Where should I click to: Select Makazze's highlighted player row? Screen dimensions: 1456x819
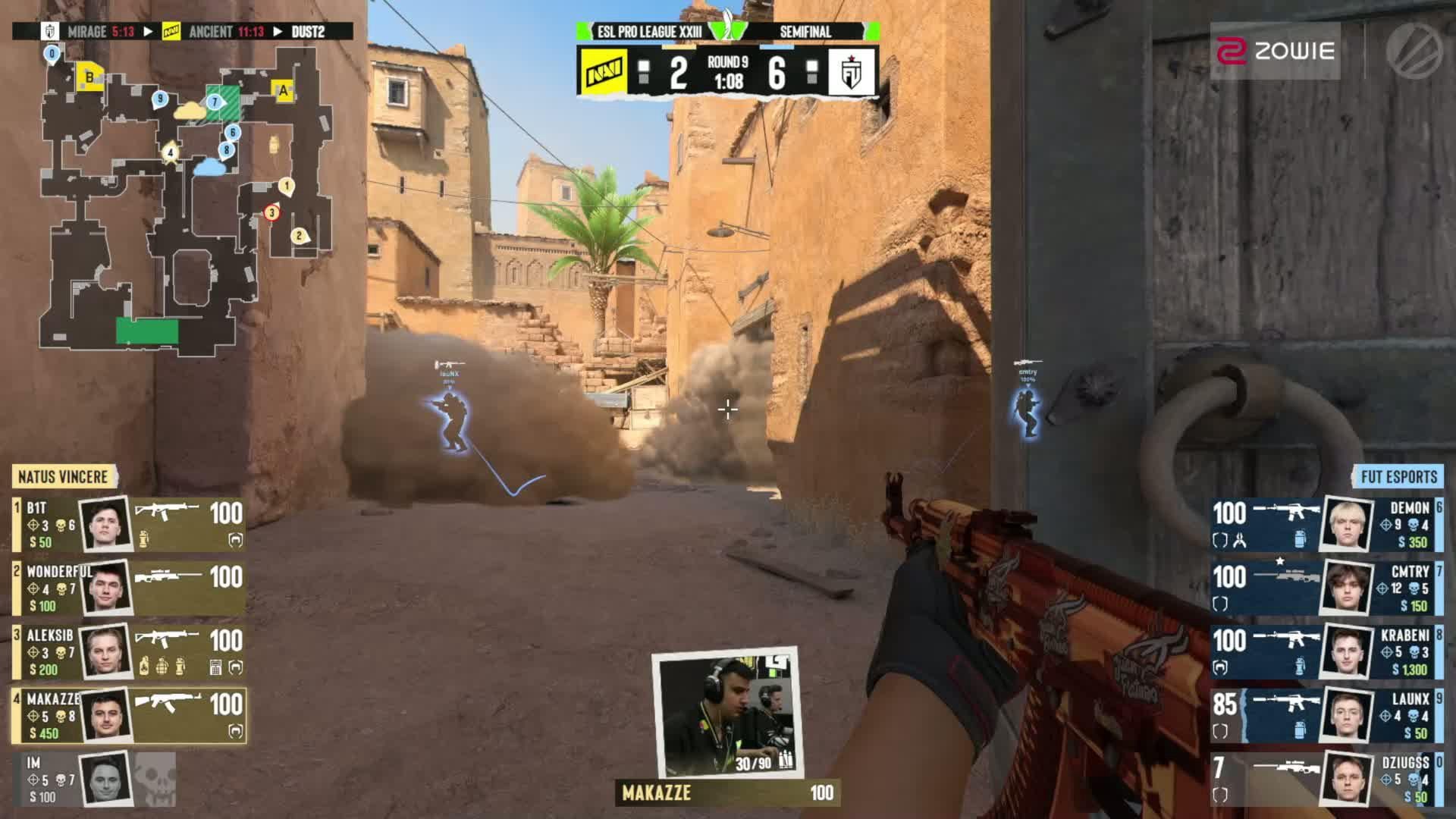(x=129, y=716)
